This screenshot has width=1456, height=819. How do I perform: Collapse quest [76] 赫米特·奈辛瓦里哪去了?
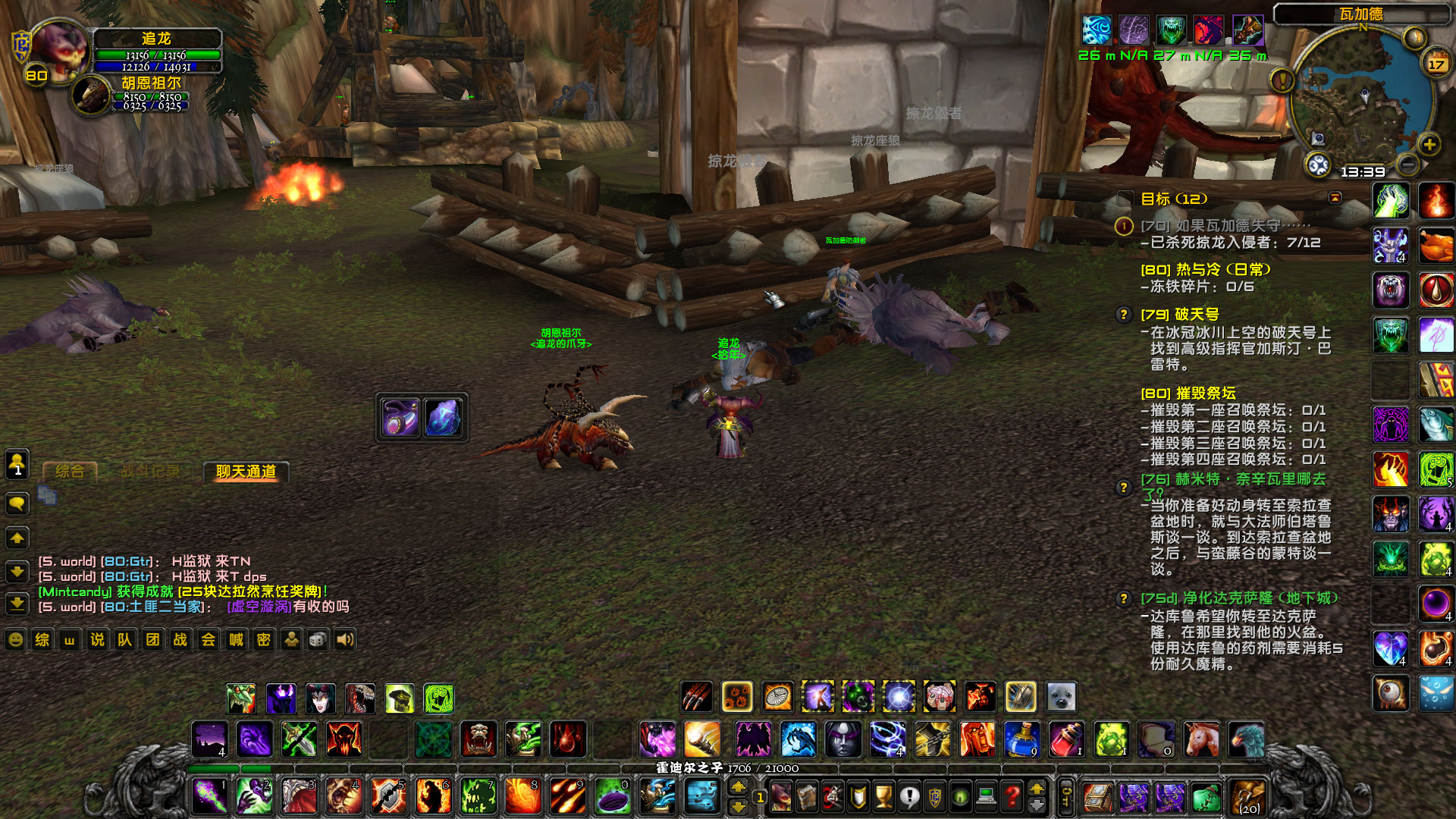click(1125, 488)
